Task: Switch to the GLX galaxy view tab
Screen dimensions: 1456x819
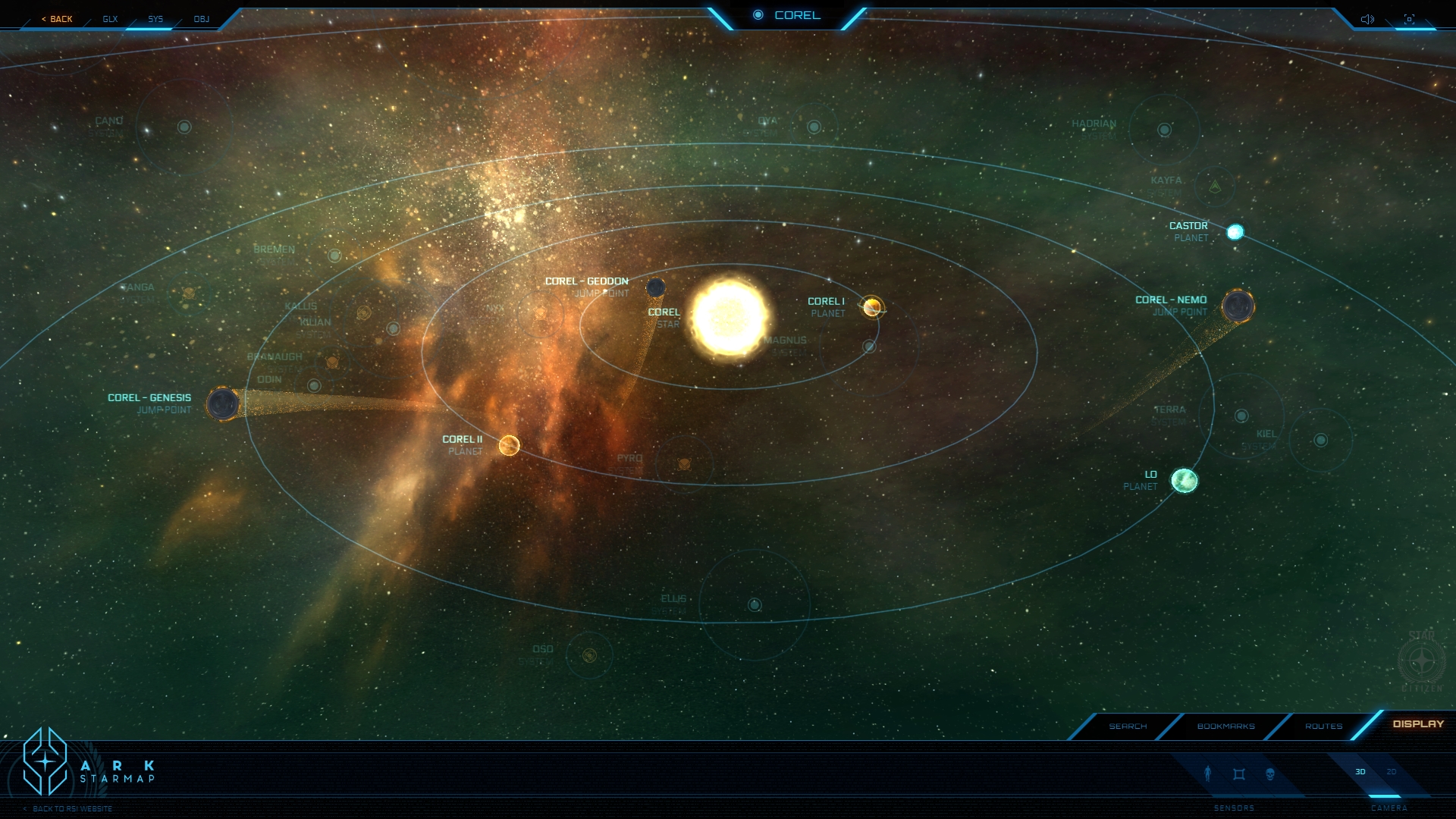Action: point(110,19)
